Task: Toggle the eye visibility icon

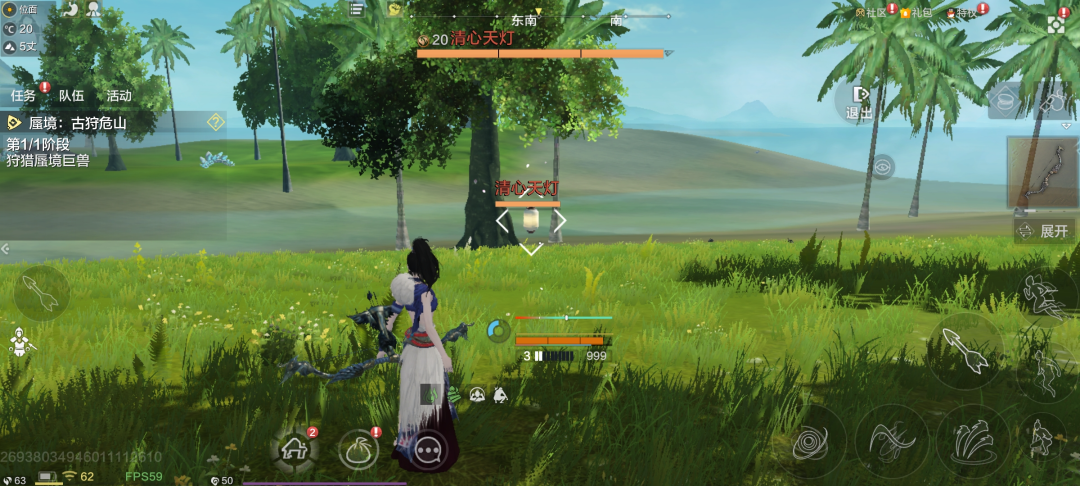Action: [882, 167]
